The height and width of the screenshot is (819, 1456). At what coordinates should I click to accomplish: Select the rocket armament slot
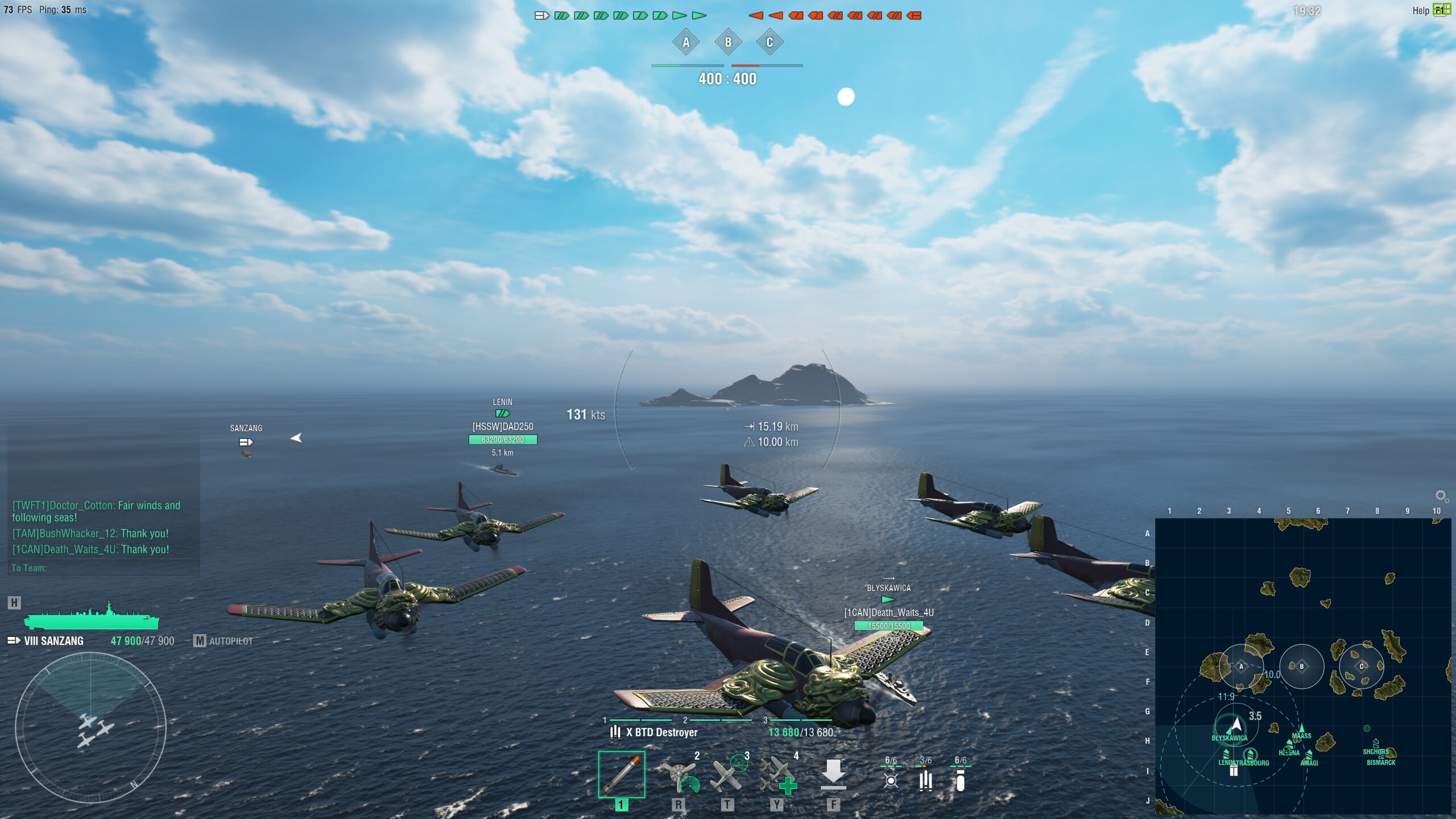[621, 774]
